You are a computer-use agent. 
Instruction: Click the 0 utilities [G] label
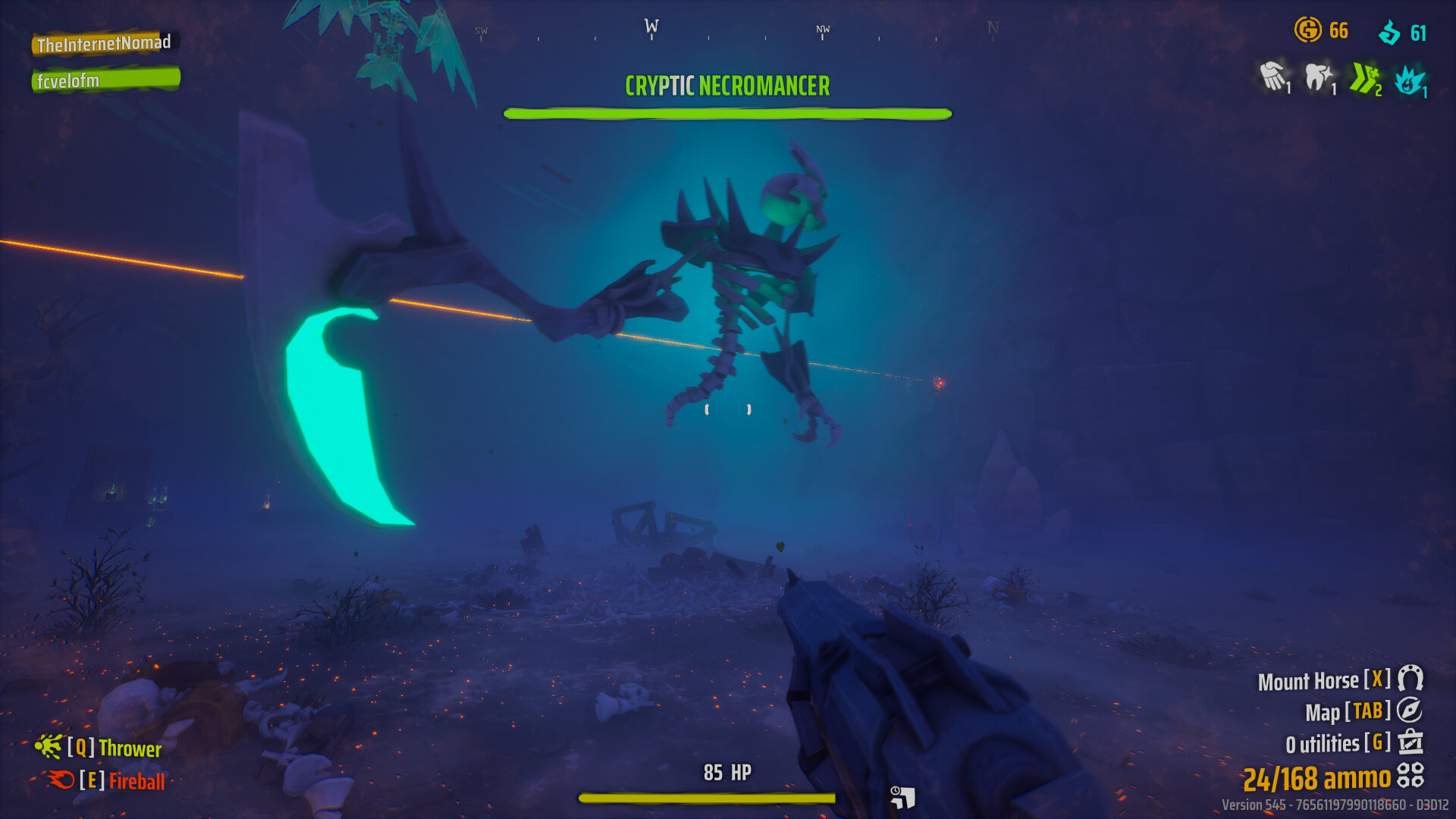click(1335, 743)
